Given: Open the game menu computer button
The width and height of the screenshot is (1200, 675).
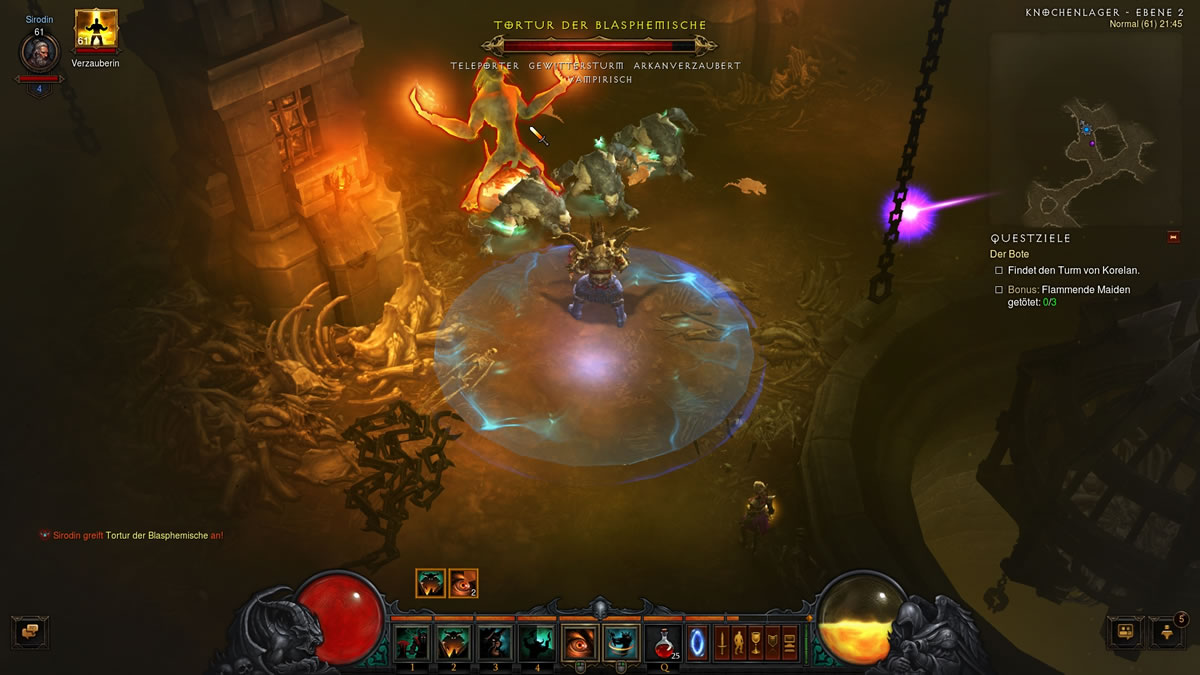Looking at the screenshot, I should (x=790, y=642).
